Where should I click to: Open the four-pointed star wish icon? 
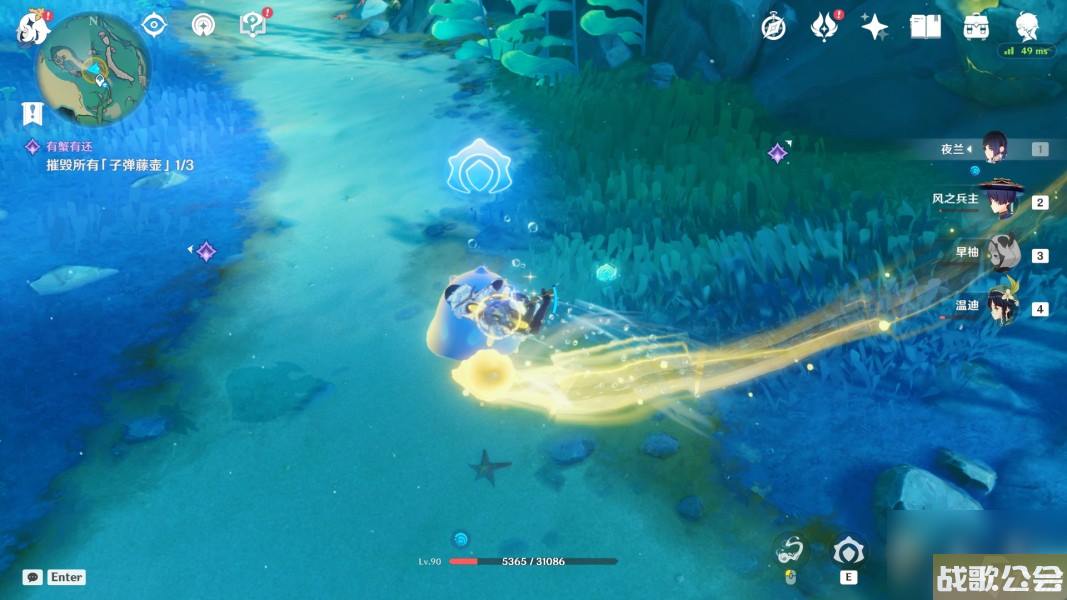[x=875, y=27]
